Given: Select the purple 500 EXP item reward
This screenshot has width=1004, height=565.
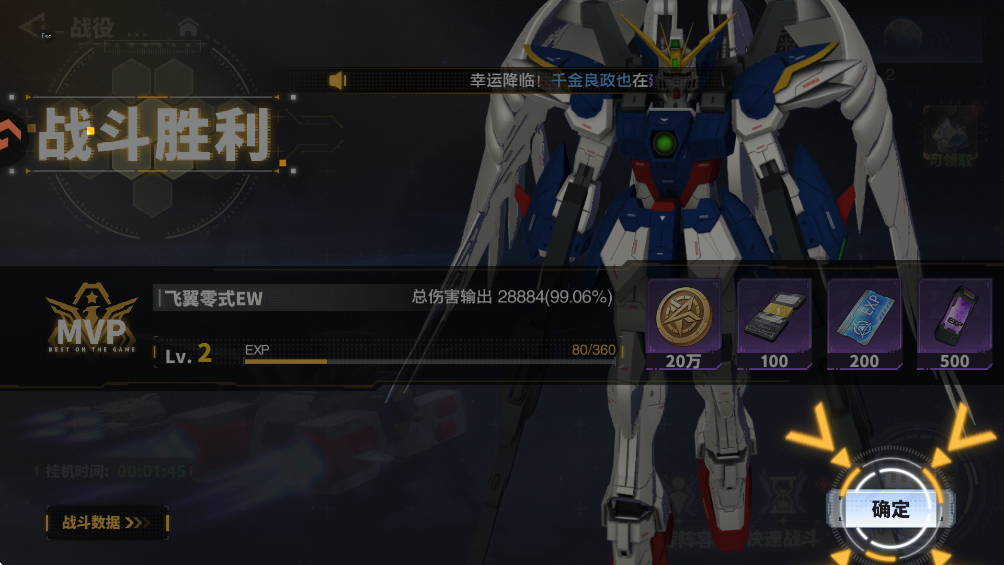Looking at the screenshot, I should pos(954,323).
